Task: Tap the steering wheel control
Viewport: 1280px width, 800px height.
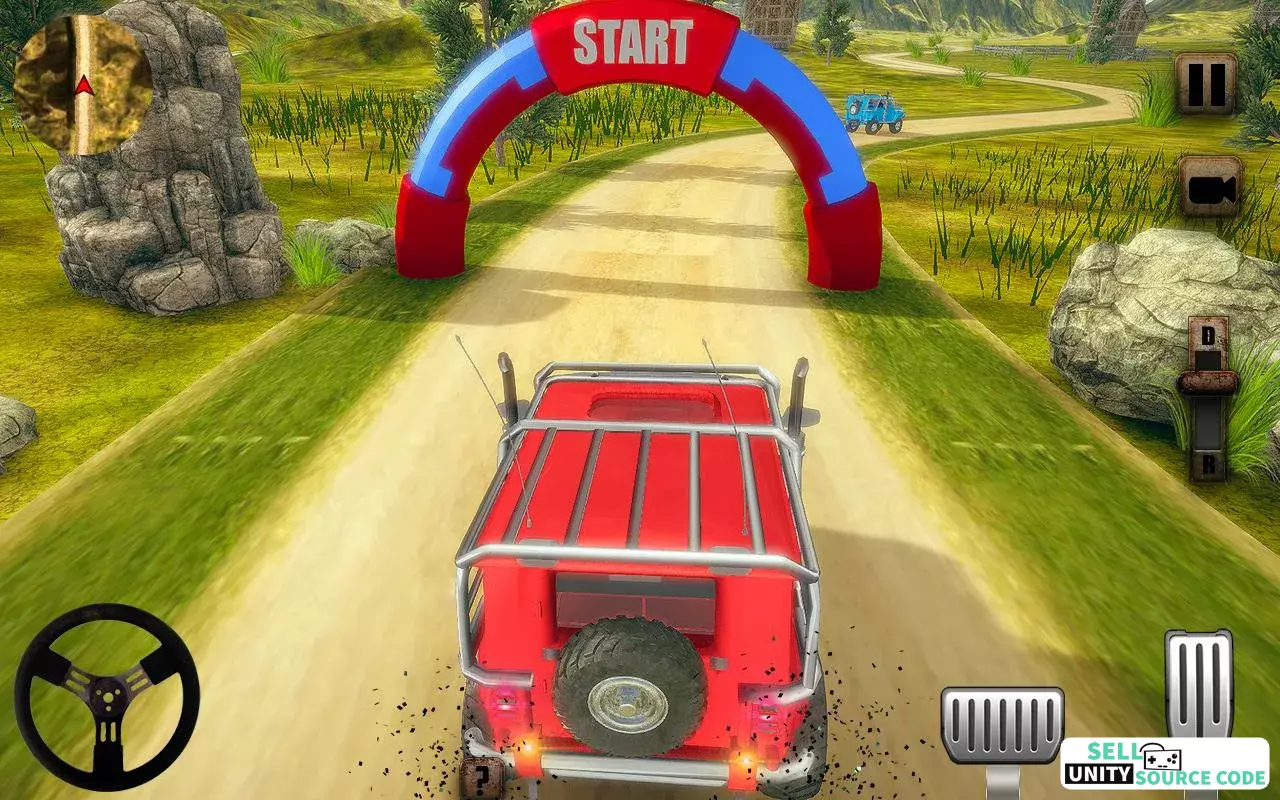Action: point(107,697)
